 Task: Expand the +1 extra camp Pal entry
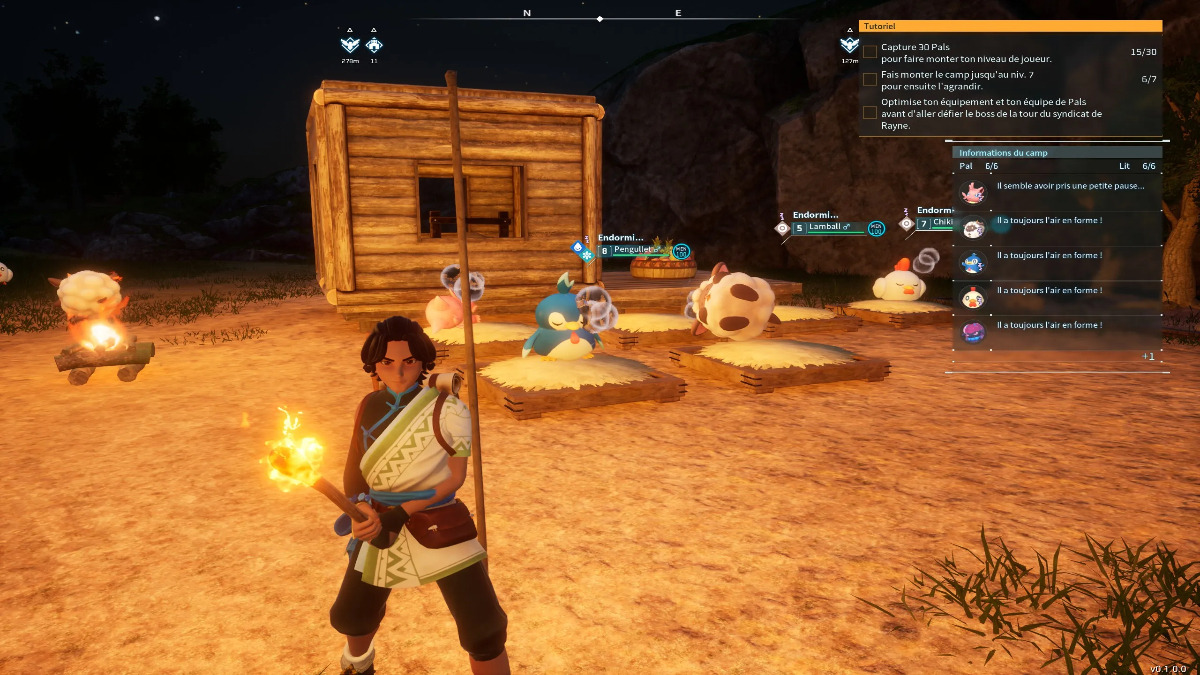point(1148,356)
